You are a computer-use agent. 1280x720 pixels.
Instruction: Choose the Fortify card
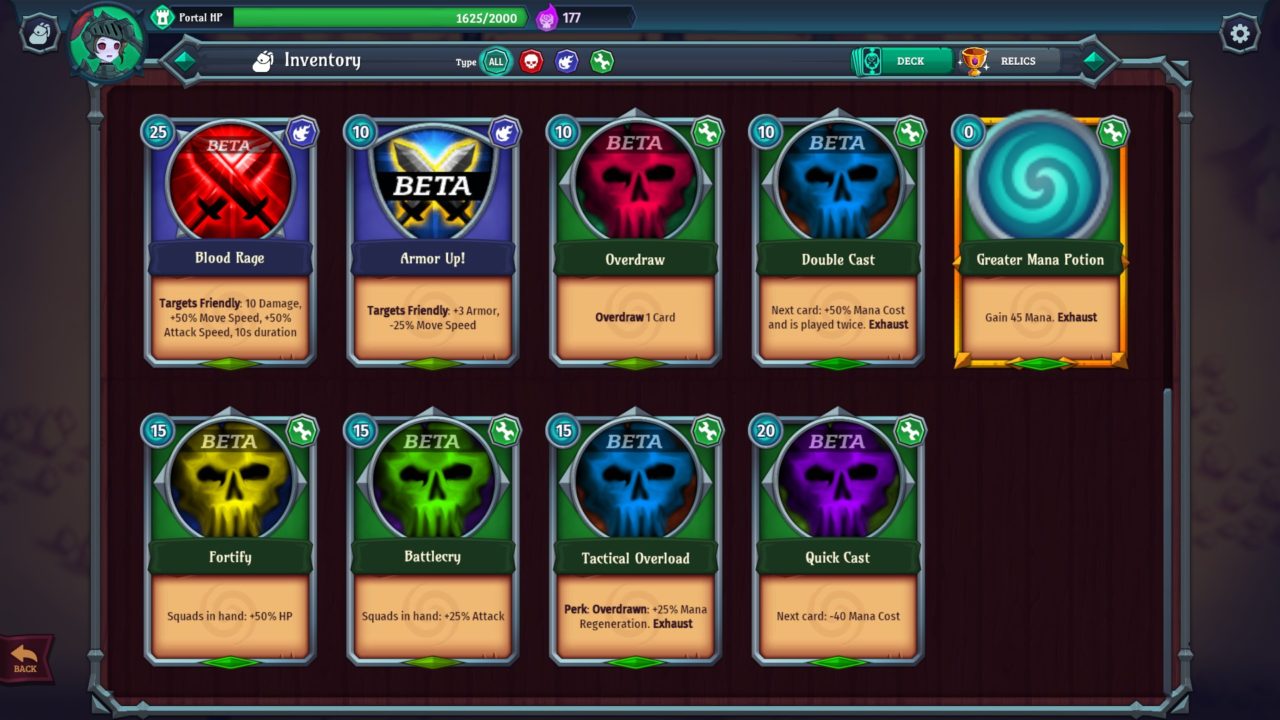[230, 540]
